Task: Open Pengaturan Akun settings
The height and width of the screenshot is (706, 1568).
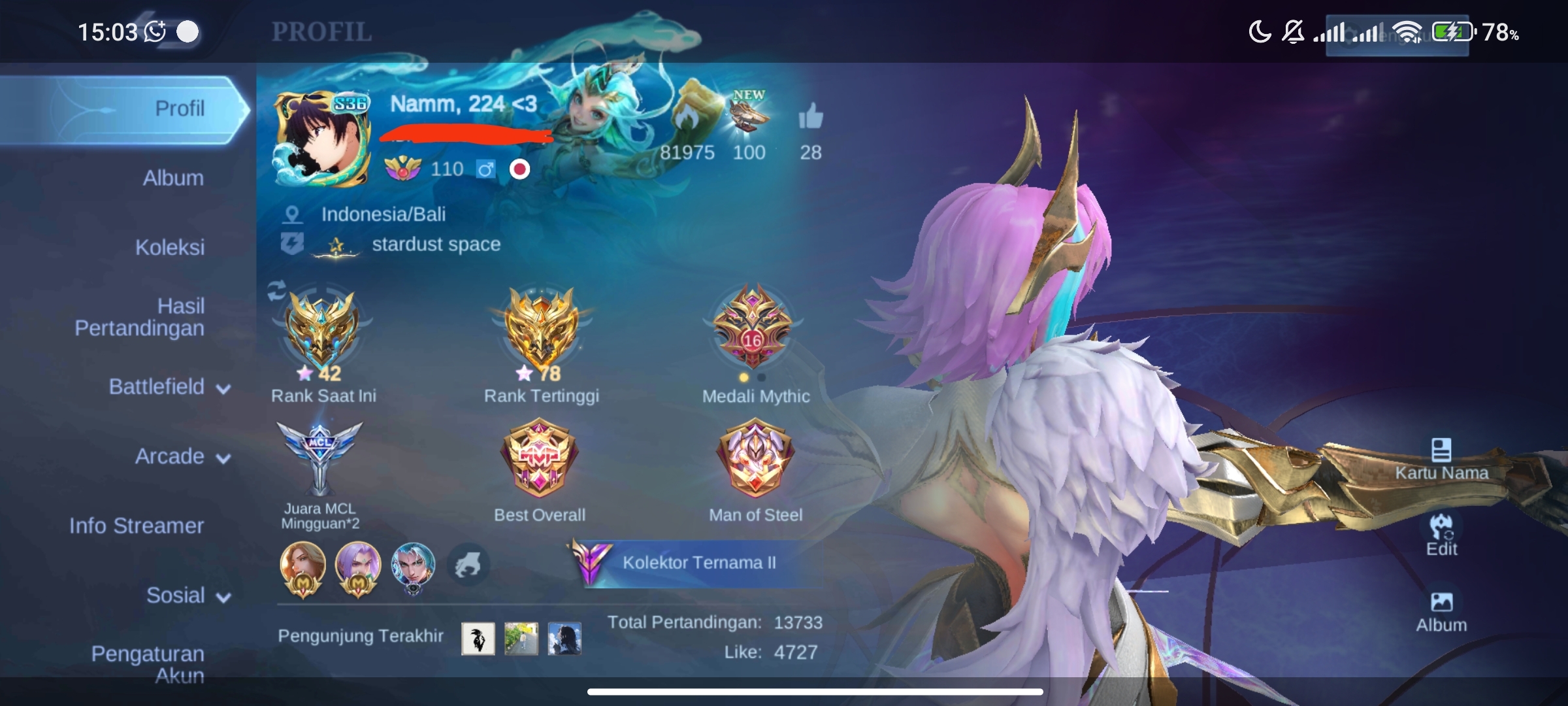Action: [148, 664]
